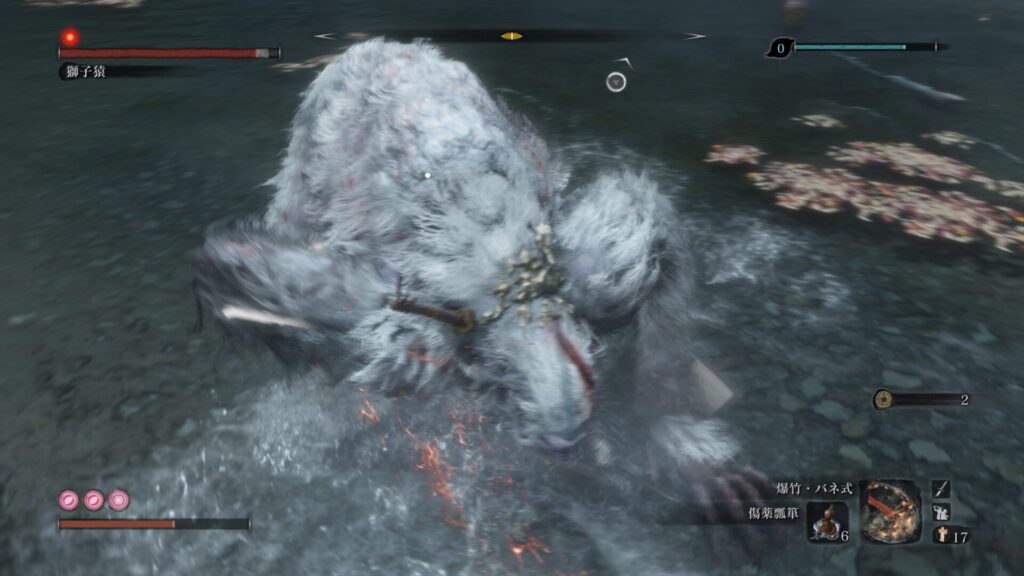Click the spirit emblem counter icon
This screenshot has height=576, width=1024.
point(941,536)
